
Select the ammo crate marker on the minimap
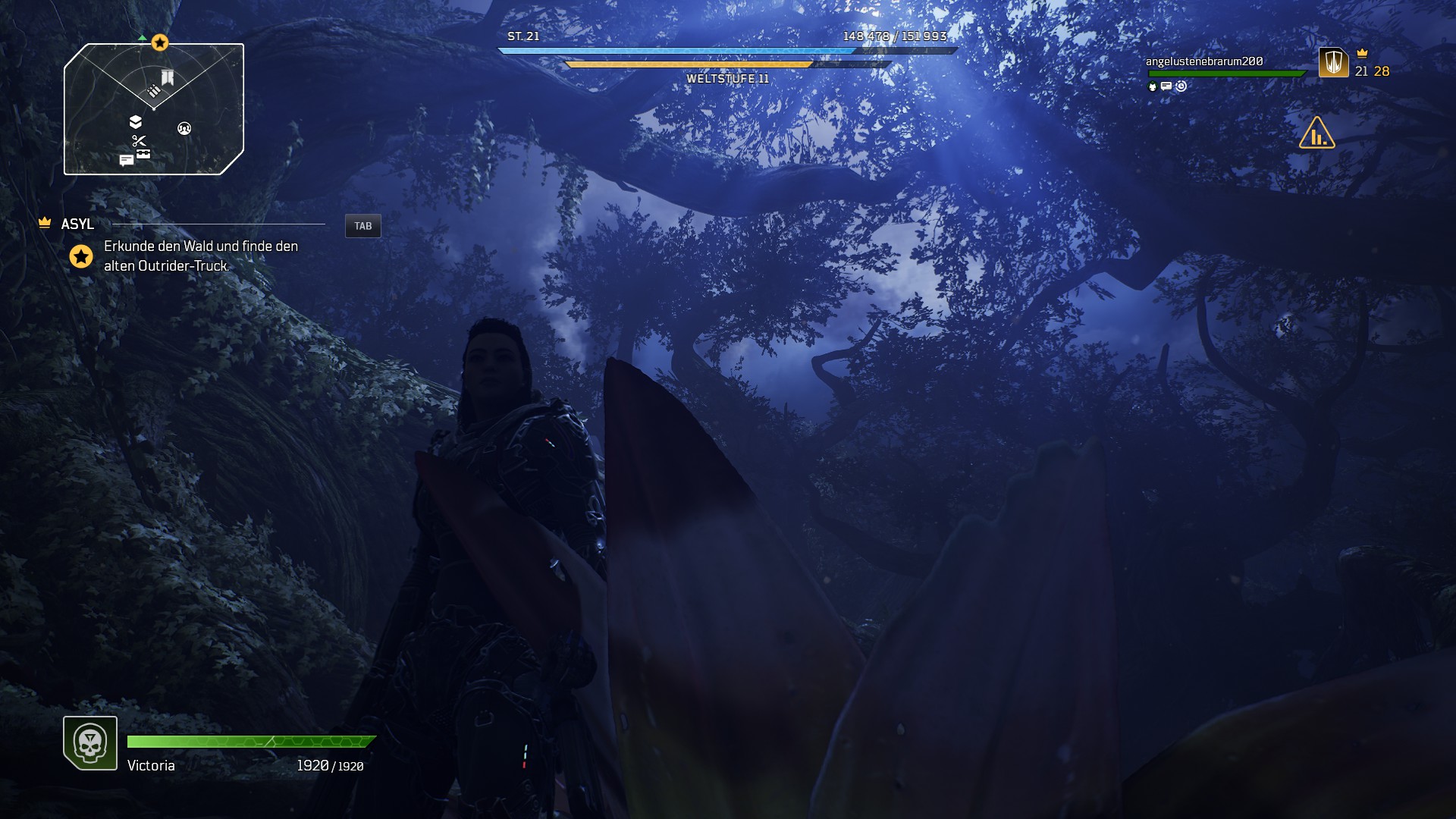(x=154, y=91)
